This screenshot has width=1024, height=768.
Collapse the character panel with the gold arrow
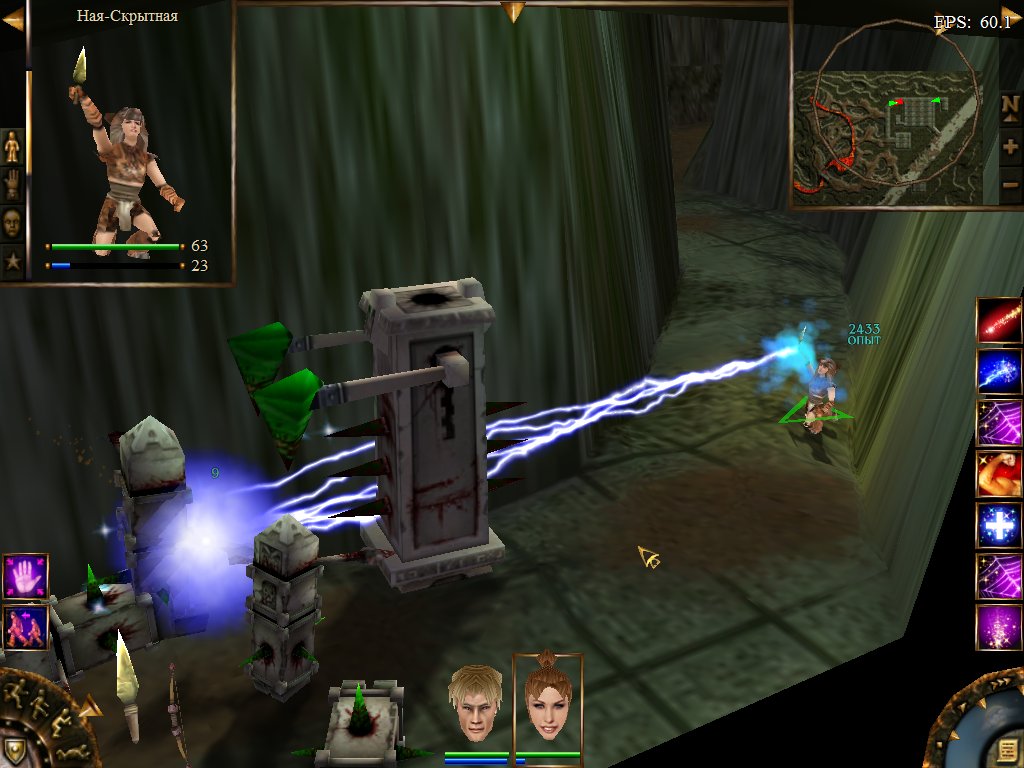click(x=13, y=19)
